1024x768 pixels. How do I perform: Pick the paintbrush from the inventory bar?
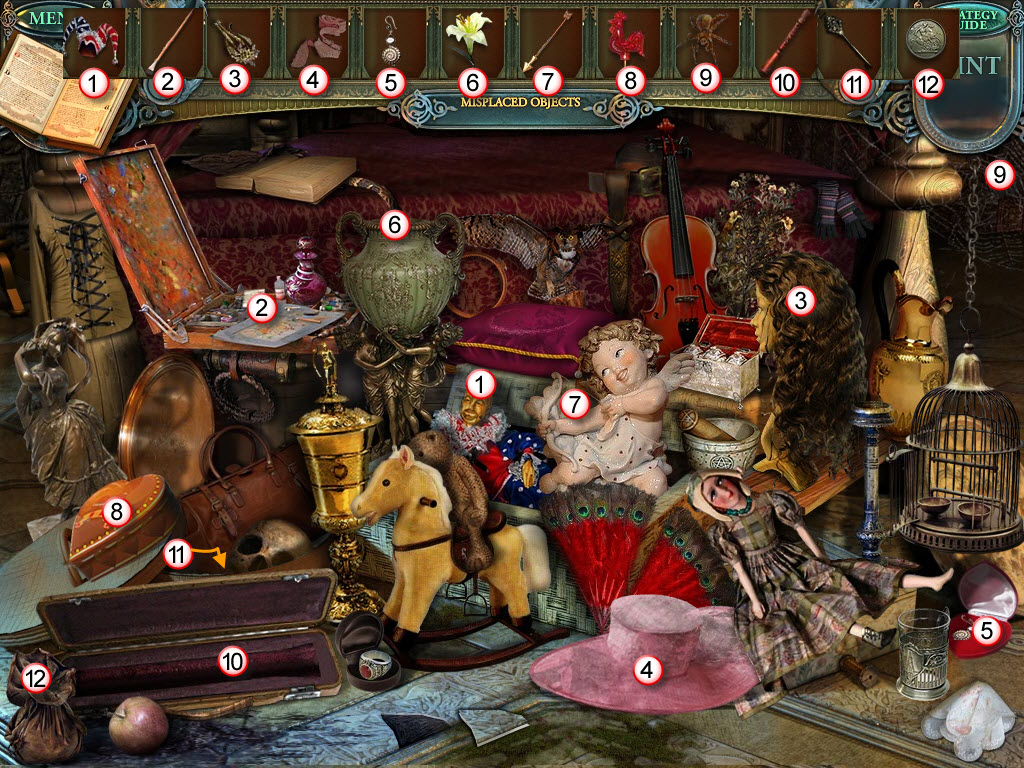point(168,42)
